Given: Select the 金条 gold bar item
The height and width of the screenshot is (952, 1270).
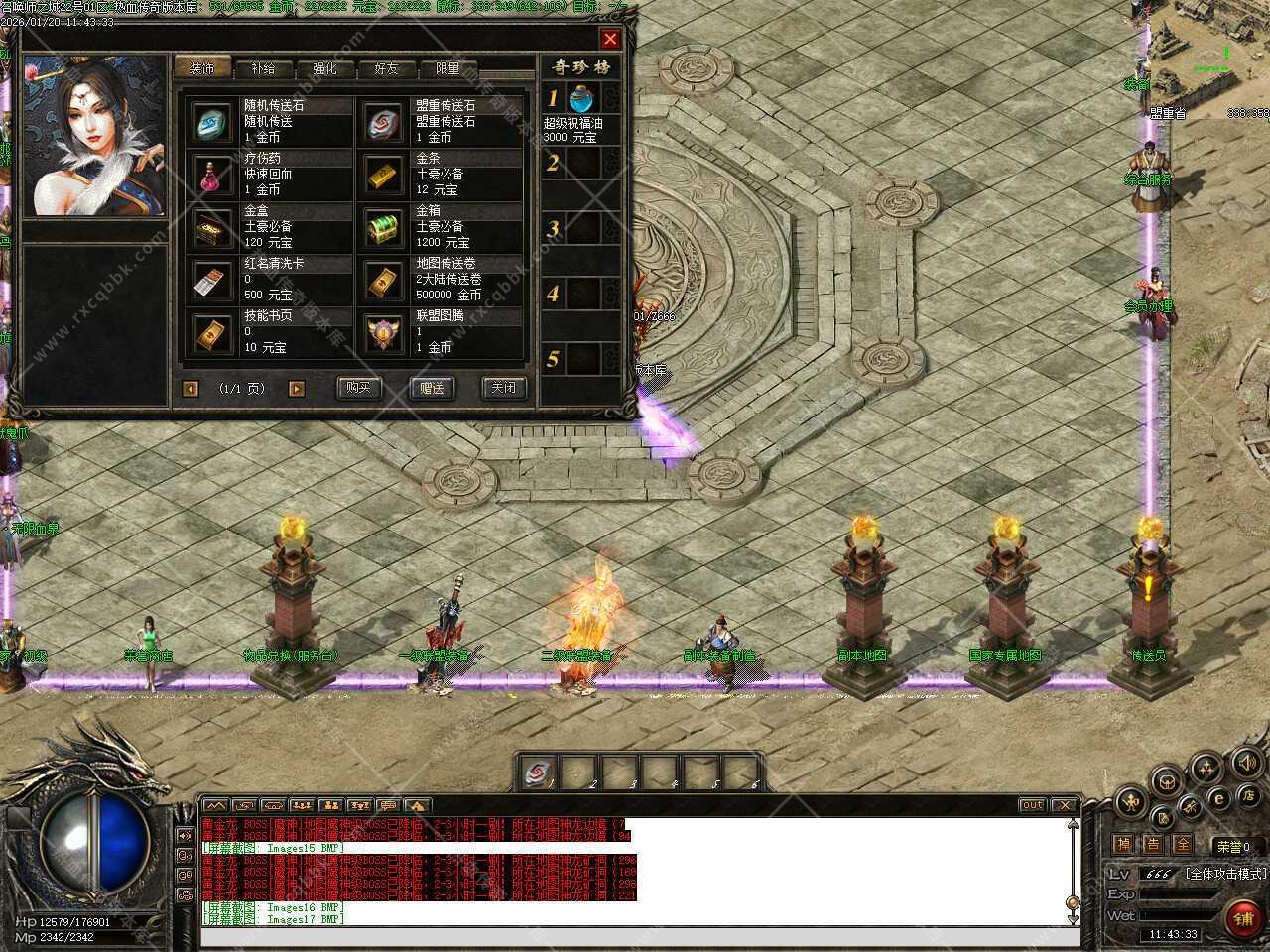Looking at the screenshot, I should (383, 175).
